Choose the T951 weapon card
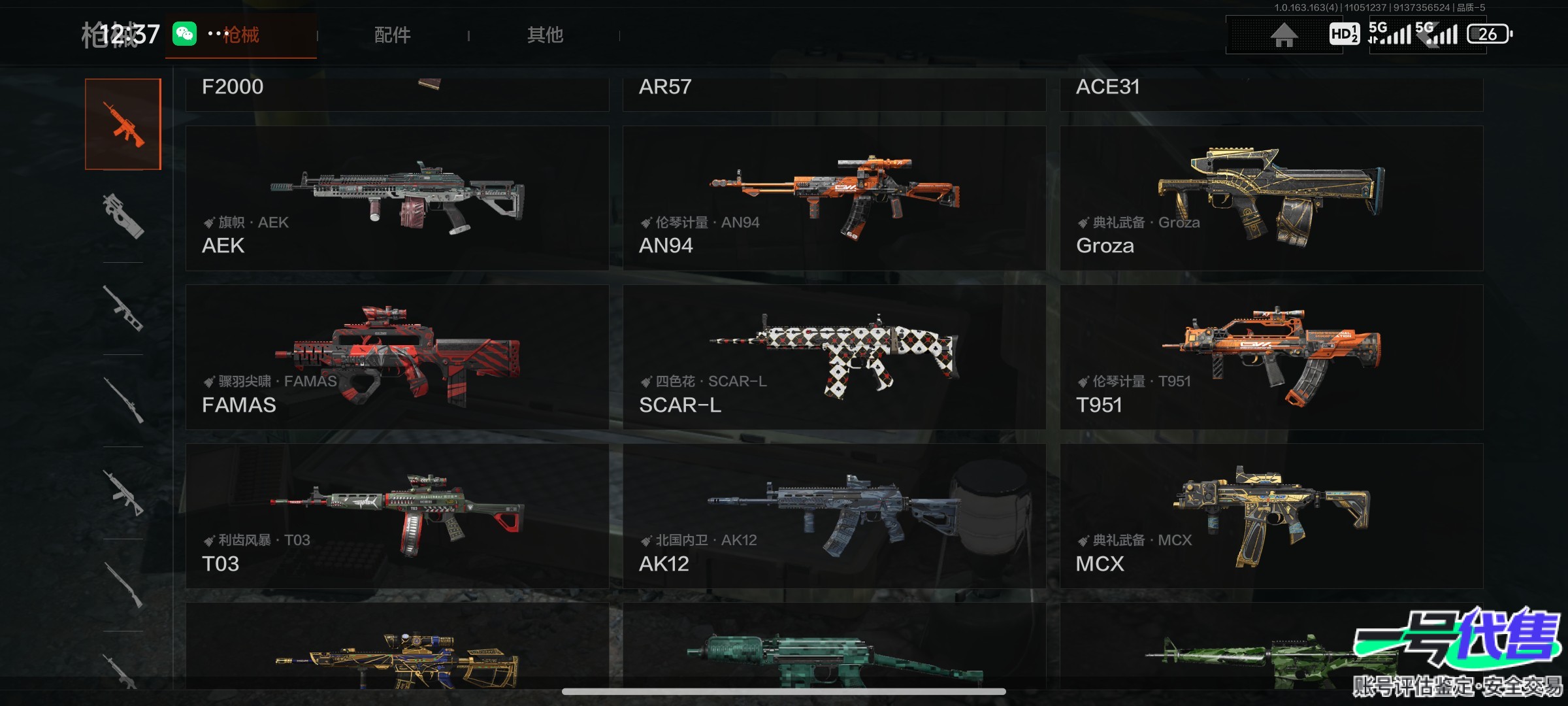Image resolution: width=1568 pixels, height=706 pixels. point(1271,357)
